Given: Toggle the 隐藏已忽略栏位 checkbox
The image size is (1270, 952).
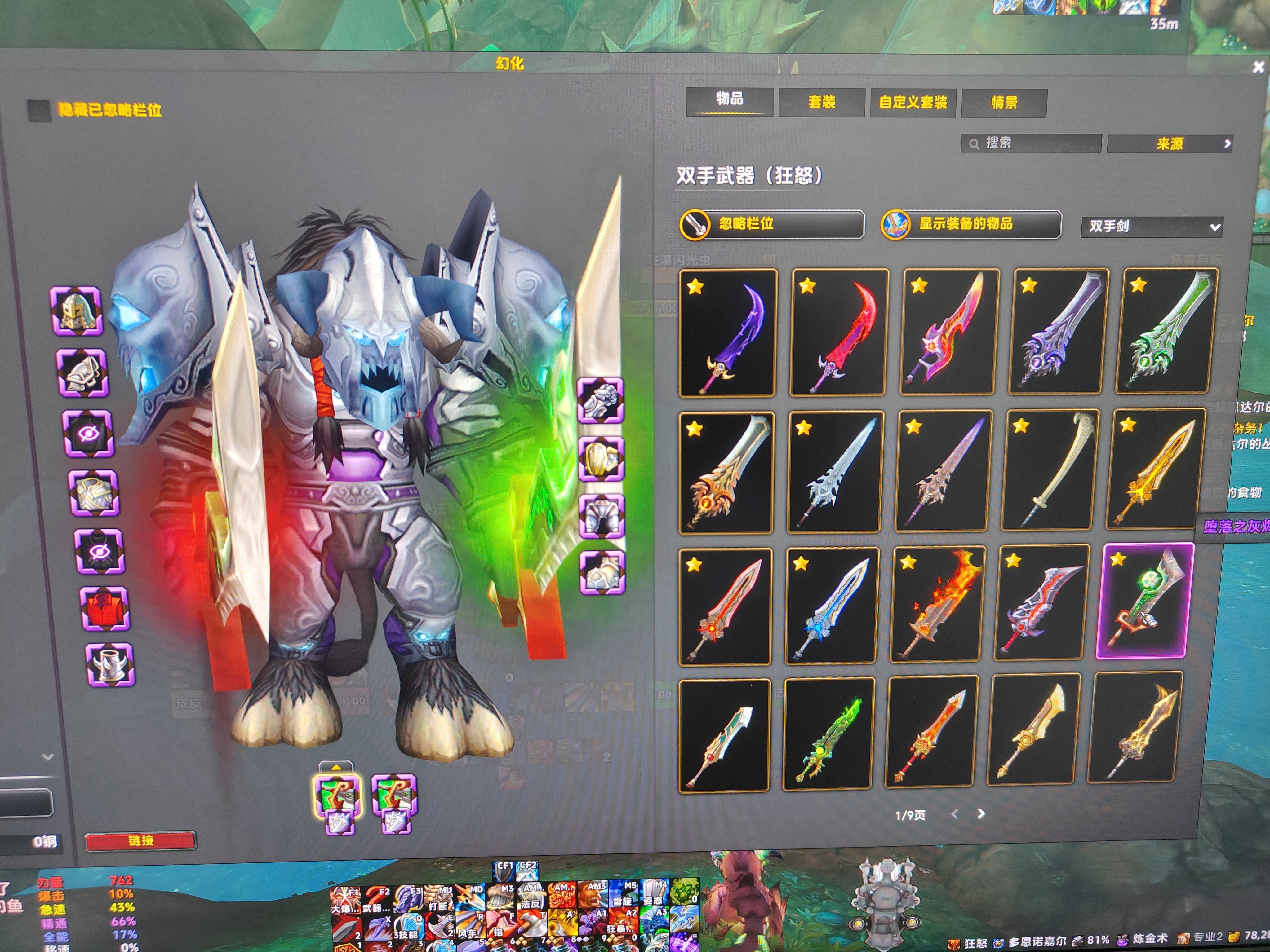Looking at the screenshot, I should click(x=39, y=111).
